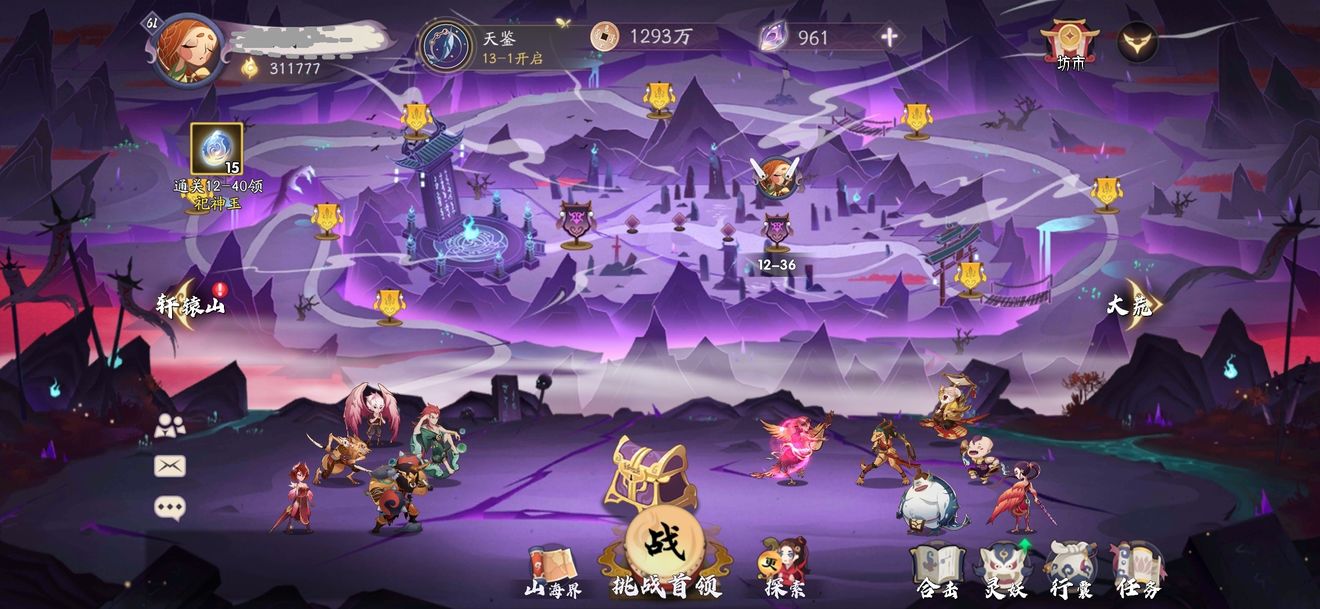Open the chat bubble icon
Screen dimensions: 1320x609
[170, 507]
